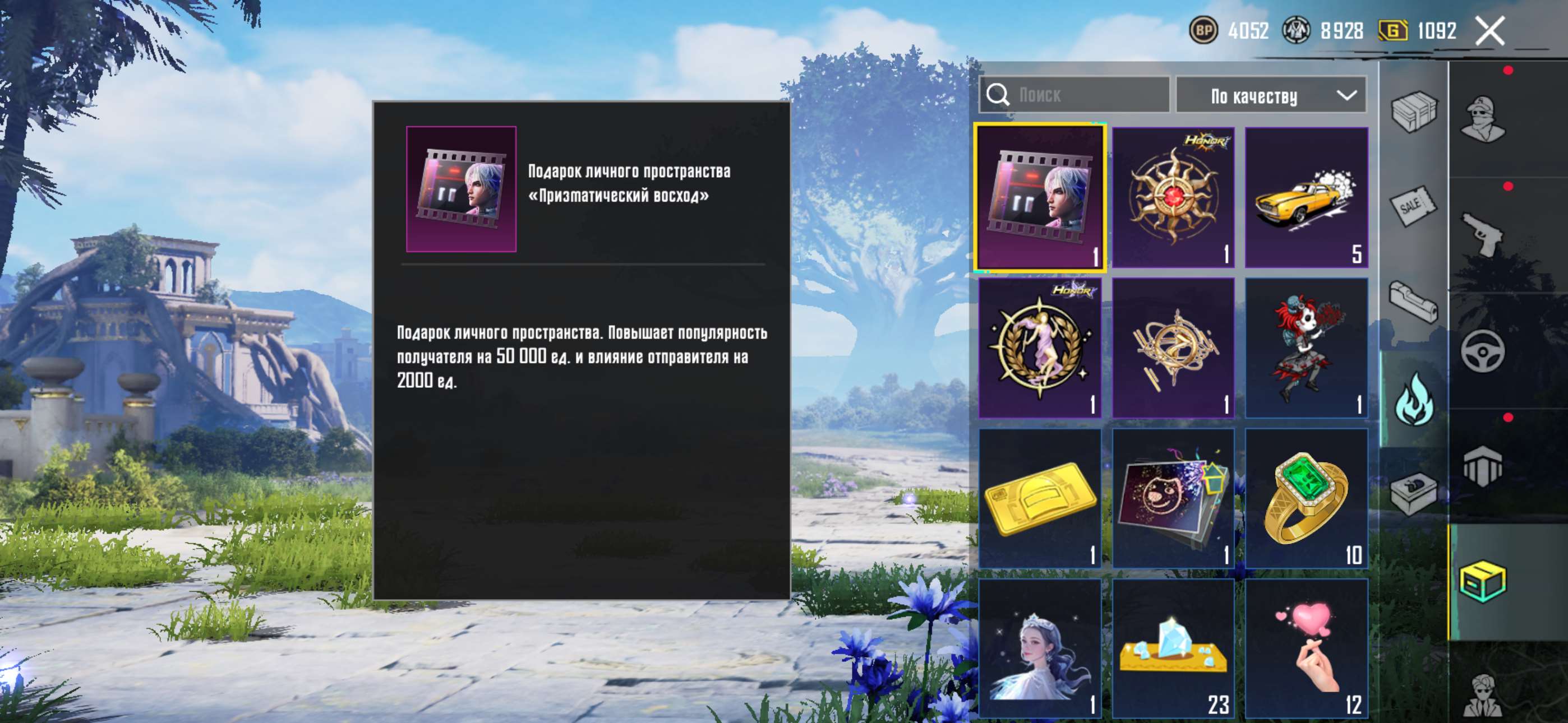This screenshot has width=1568, height=723.
Task: Open the pink heart gift item
Action: (1306, 645)
